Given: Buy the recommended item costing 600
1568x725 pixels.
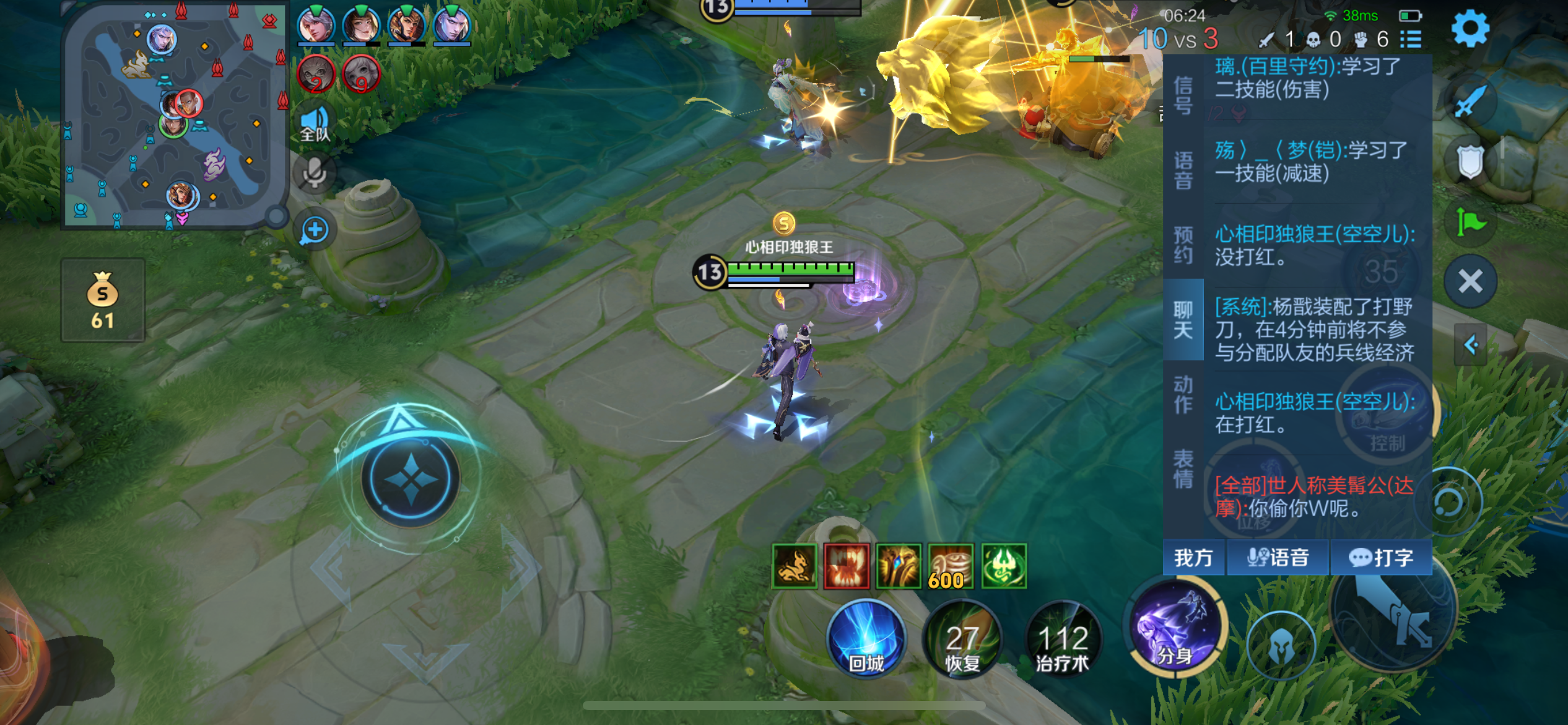Looking at the screenshot, I should pos(951,566).
